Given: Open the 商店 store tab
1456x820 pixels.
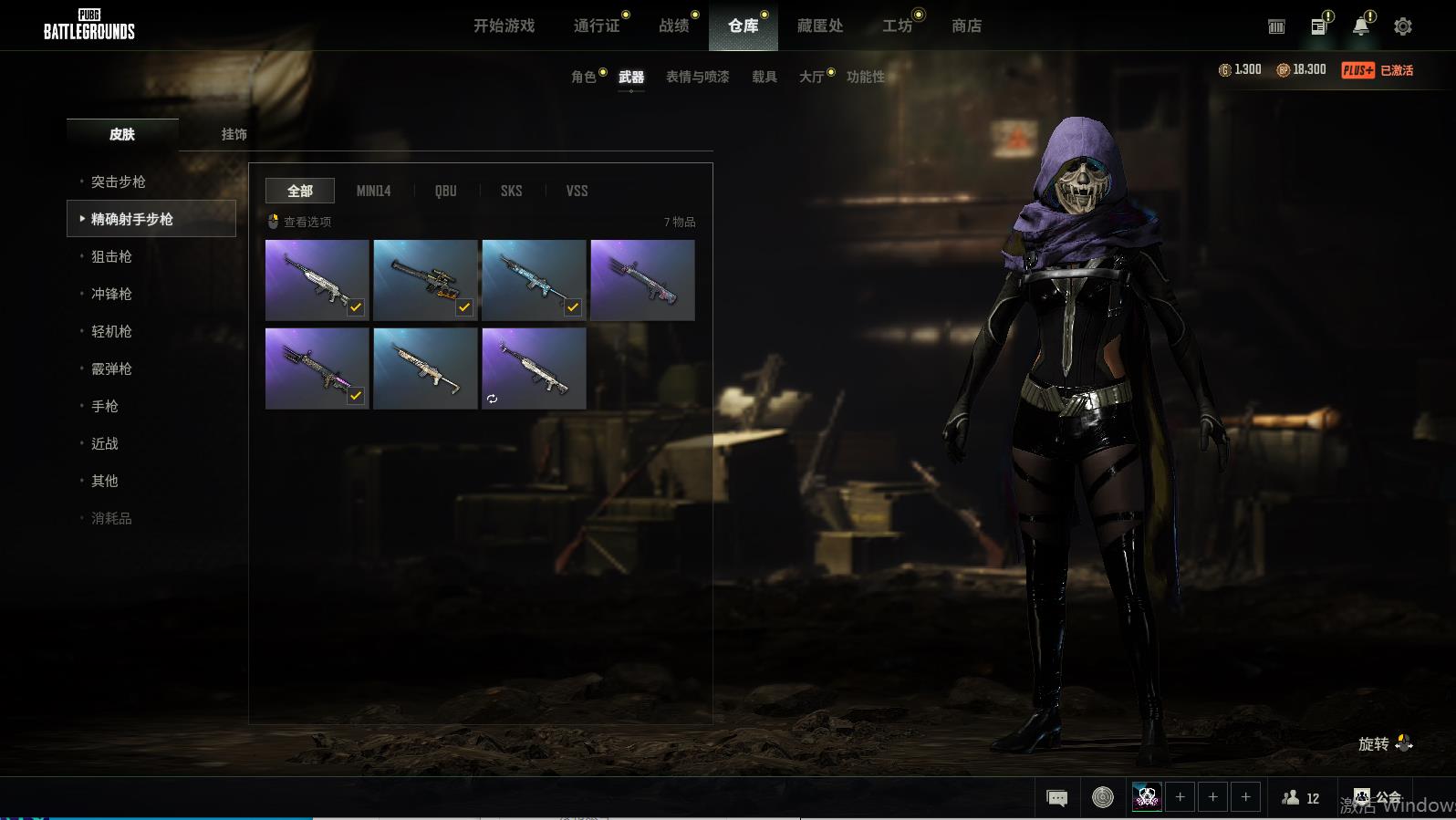Looking at the screenshot, I should coord(966,26).
